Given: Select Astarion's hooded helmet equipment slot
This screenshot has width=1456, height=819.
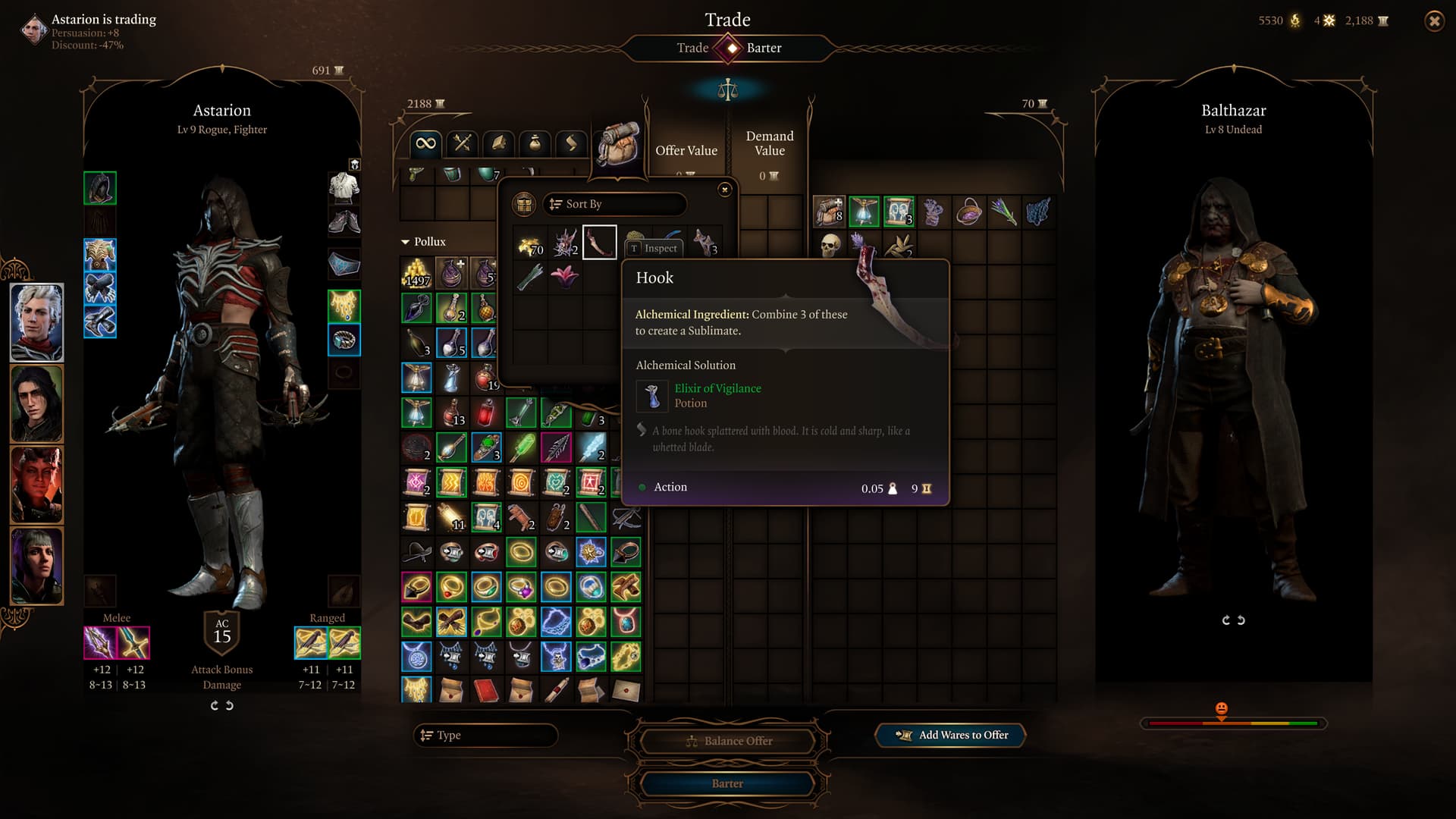Looking at the screenshot, I should (100, 188).
